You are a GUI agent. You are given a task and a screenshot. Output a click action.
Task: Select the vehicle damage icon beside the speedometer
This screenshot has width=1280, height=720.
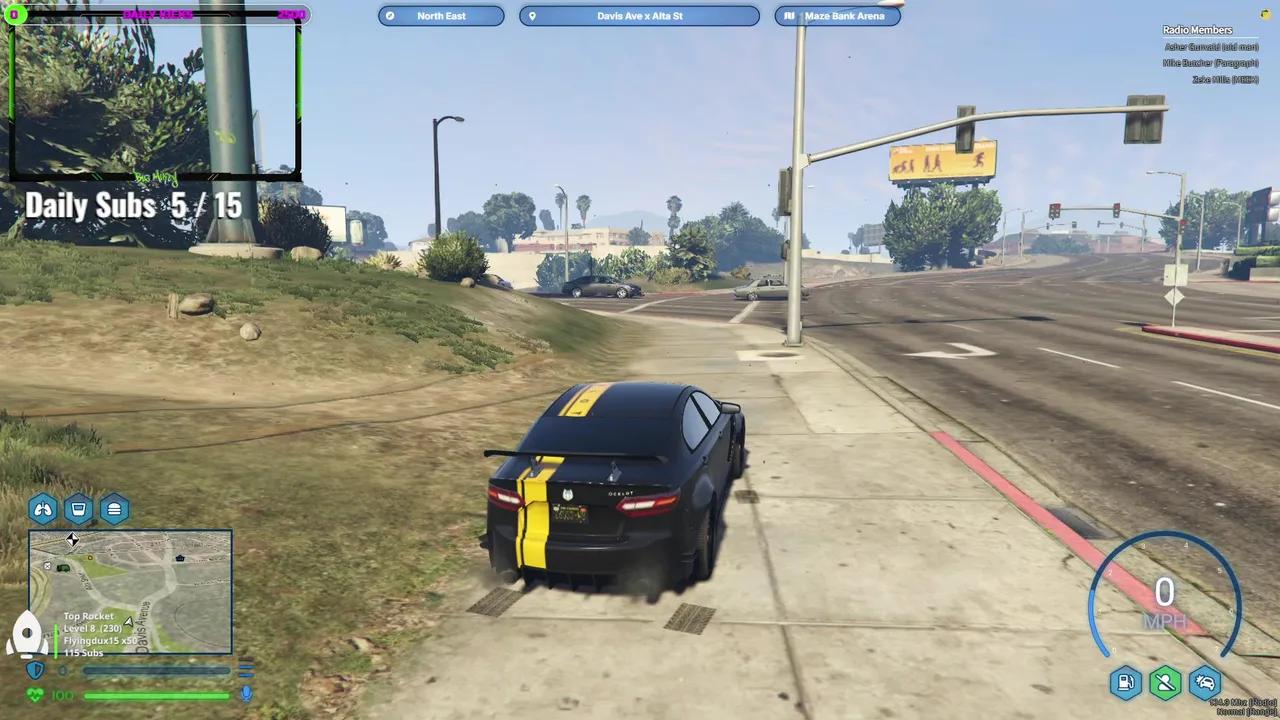tap(1205, 682)
